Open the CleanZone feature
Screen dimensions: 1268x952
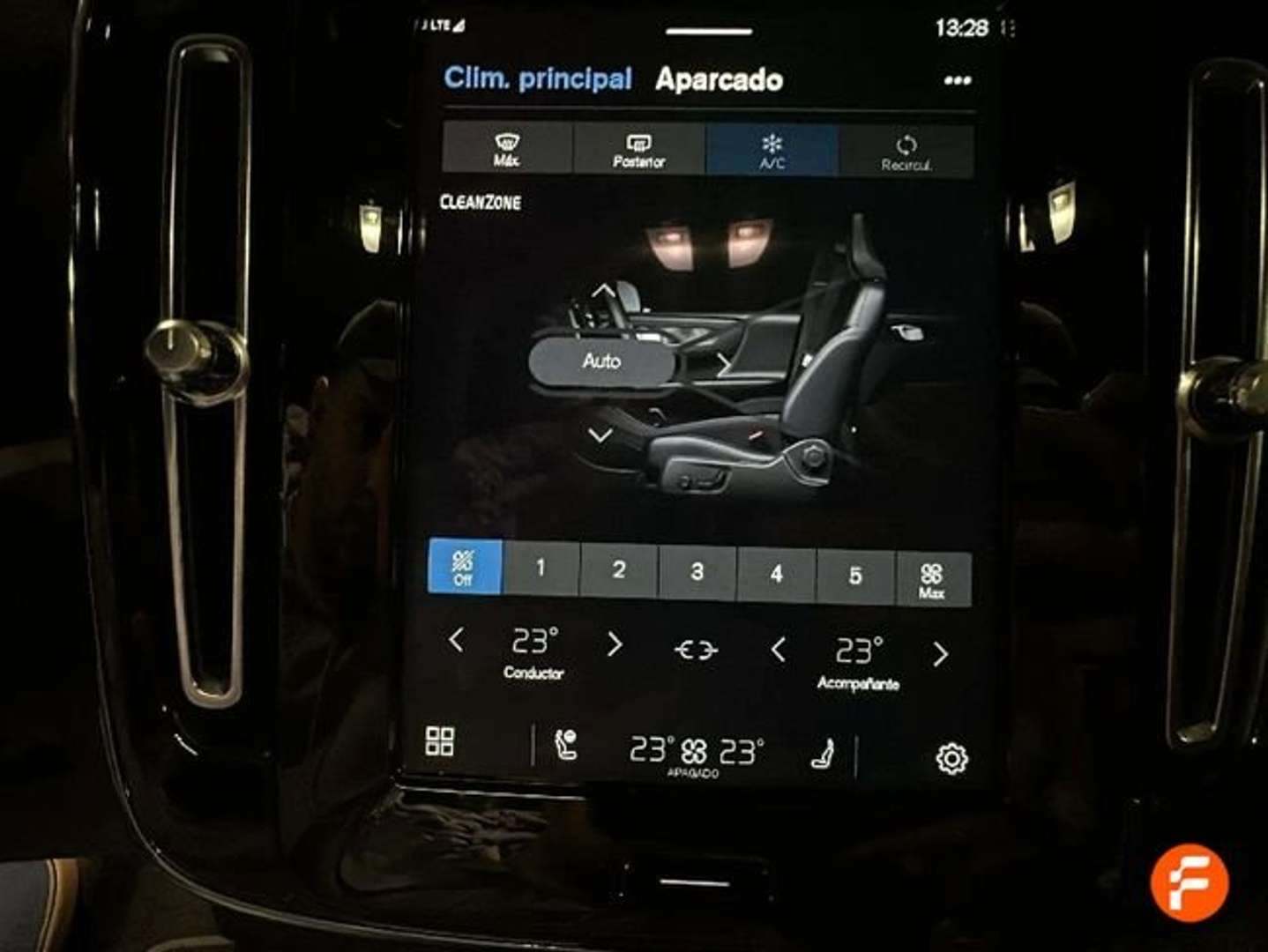tap(481, 202)
